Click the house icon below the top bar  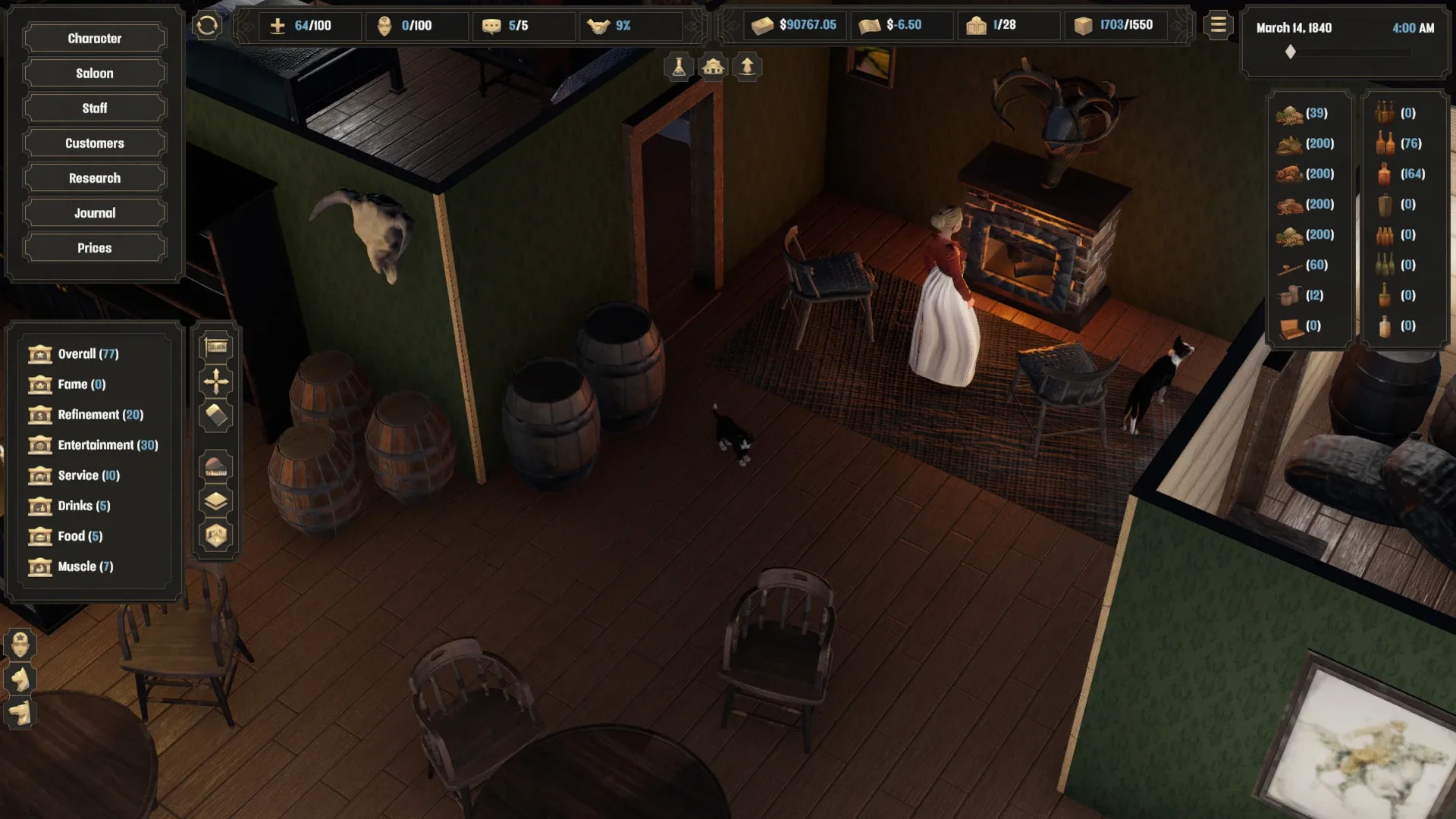click(713, 67)
